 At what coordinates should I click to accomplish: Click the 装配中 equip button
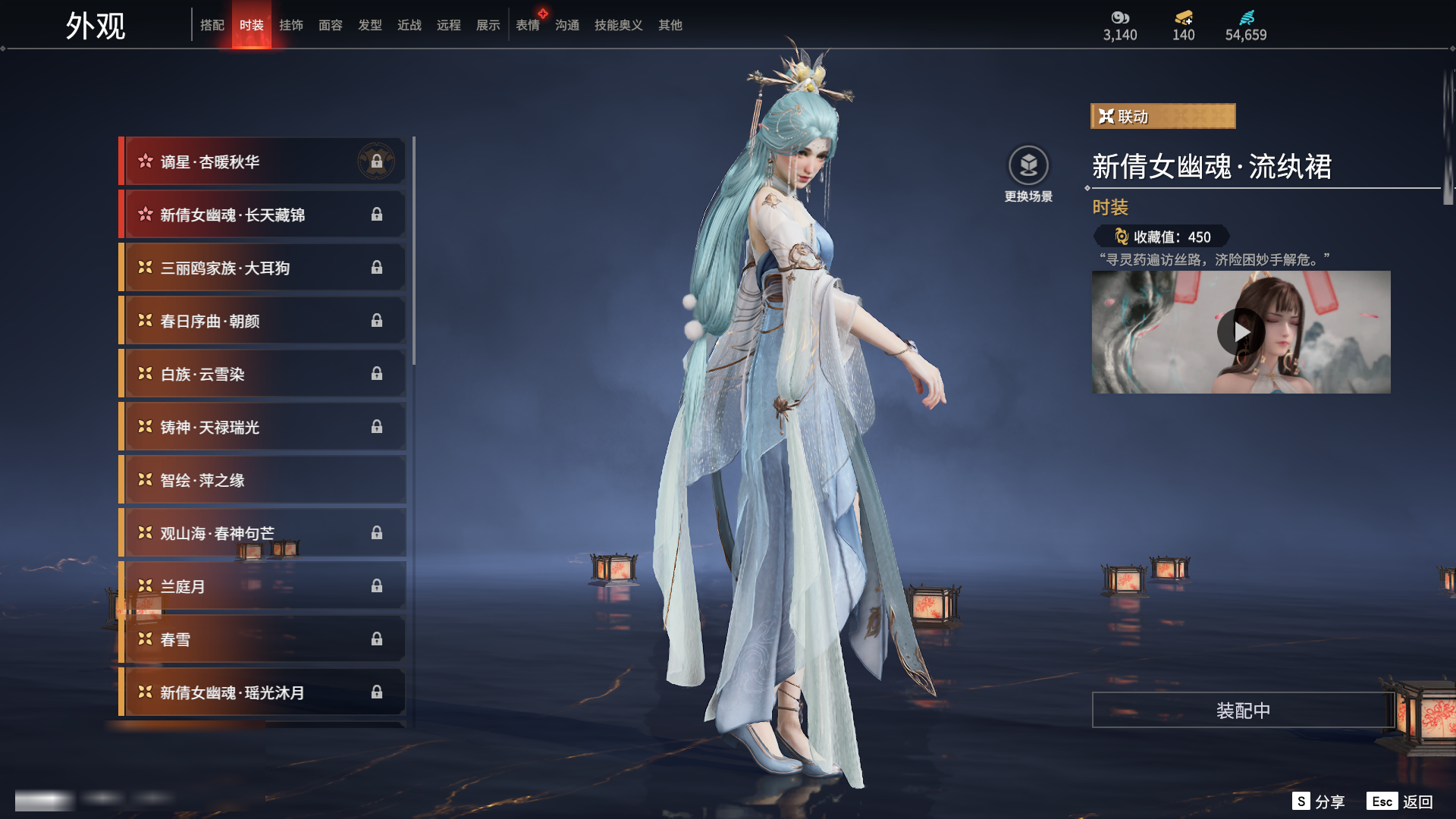1243,711
